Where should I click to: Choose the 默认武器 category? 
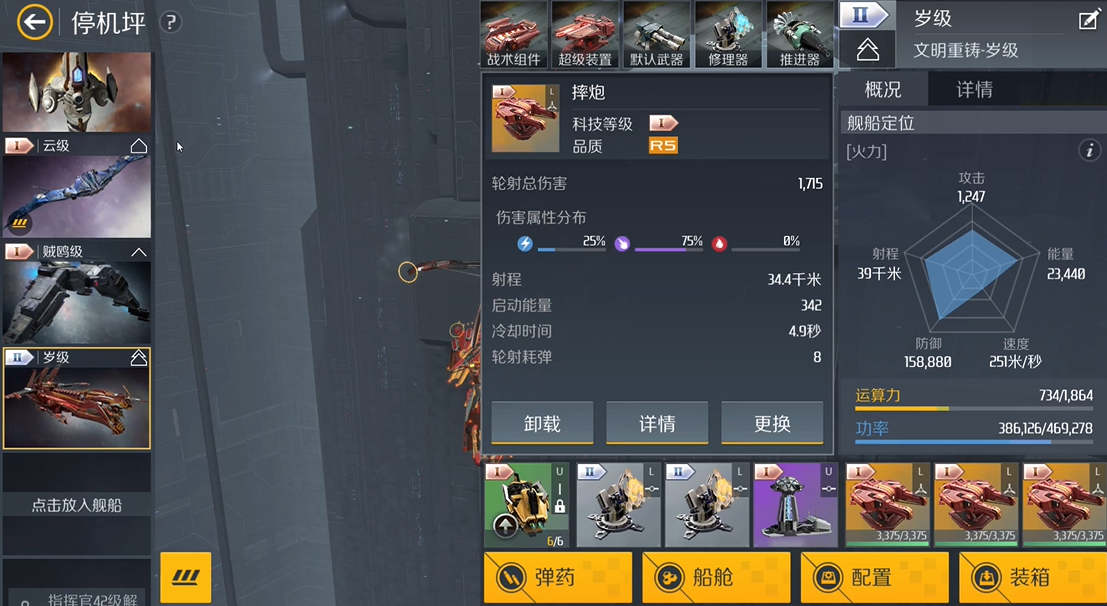(x=657, y=34)
